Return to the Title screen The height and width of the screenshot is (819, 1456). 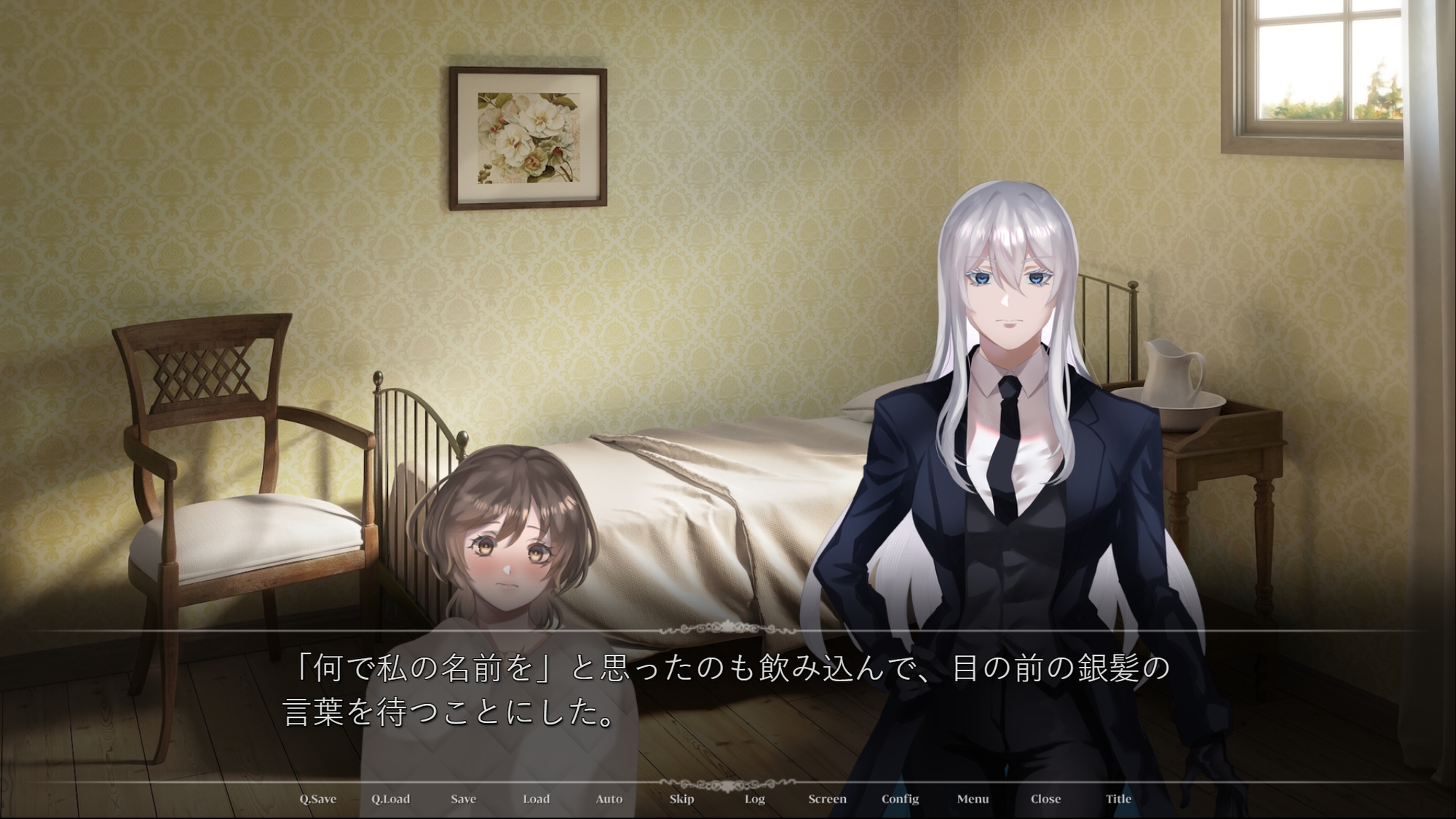pos(1119,799)
